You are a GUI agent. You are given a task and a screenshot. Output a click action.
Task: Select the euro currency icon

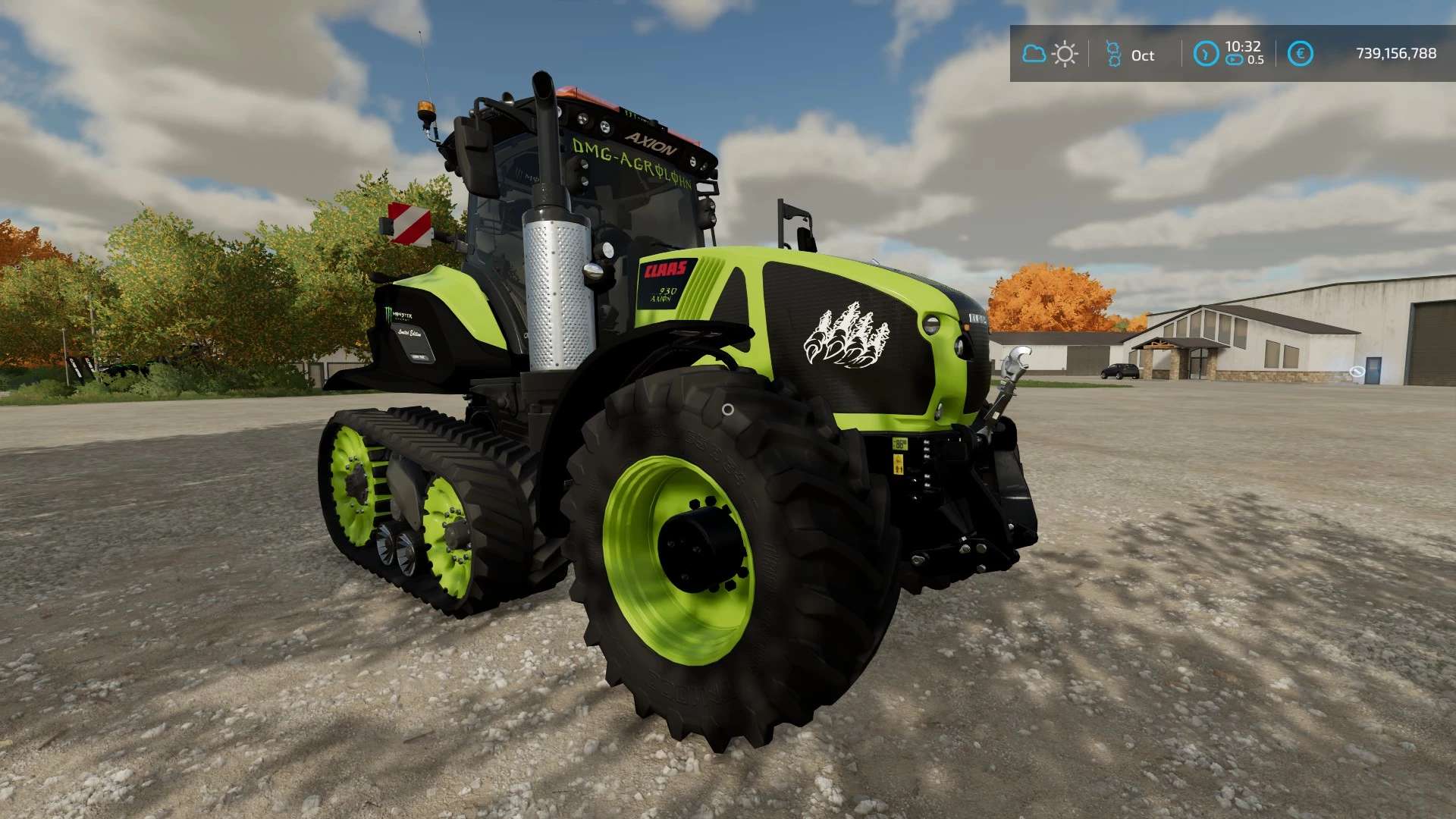tap(1300, 54)
